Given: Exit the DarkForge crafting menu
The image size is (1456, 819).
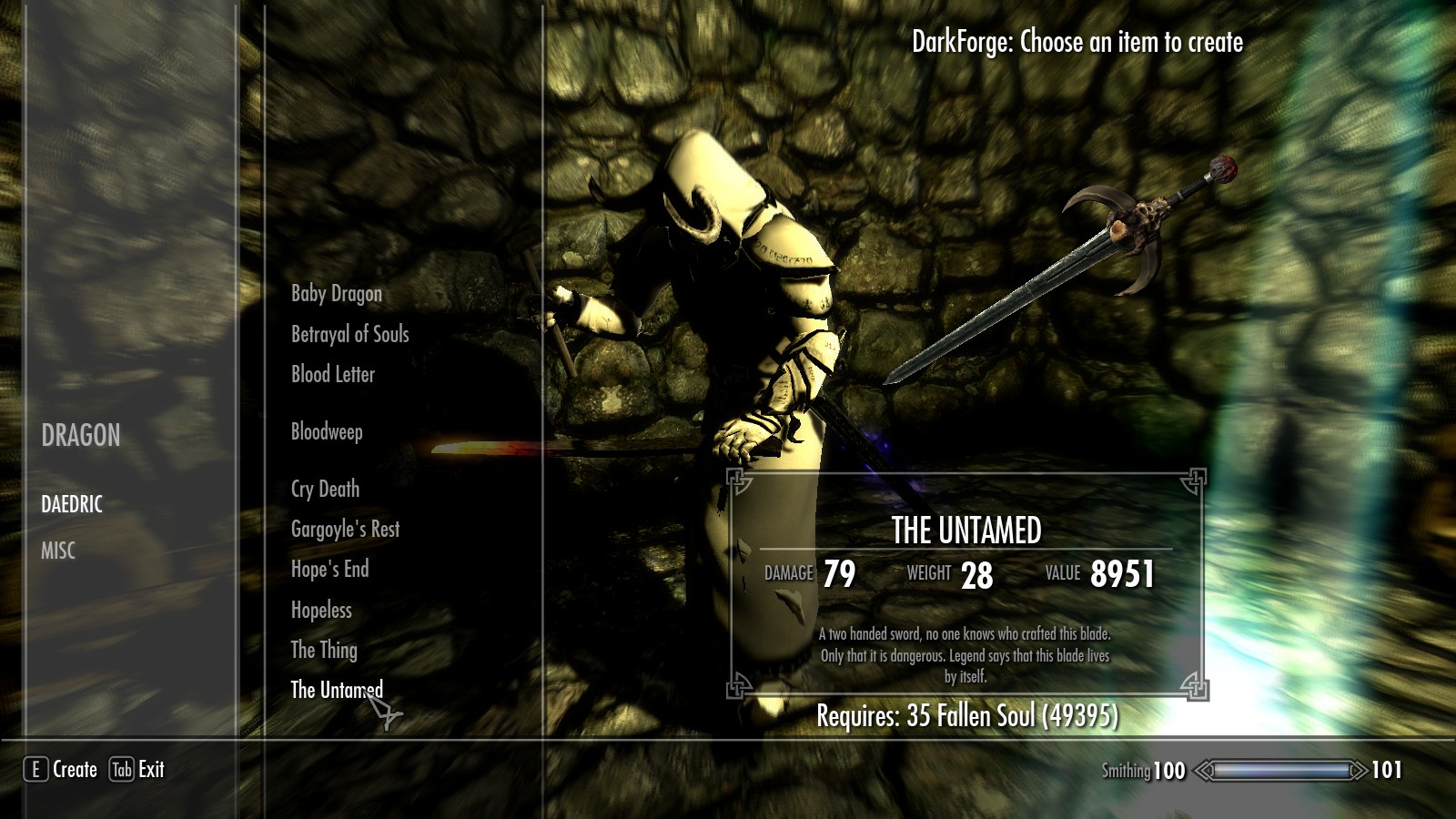Looking at the screenshot, I should click(137, 770).
